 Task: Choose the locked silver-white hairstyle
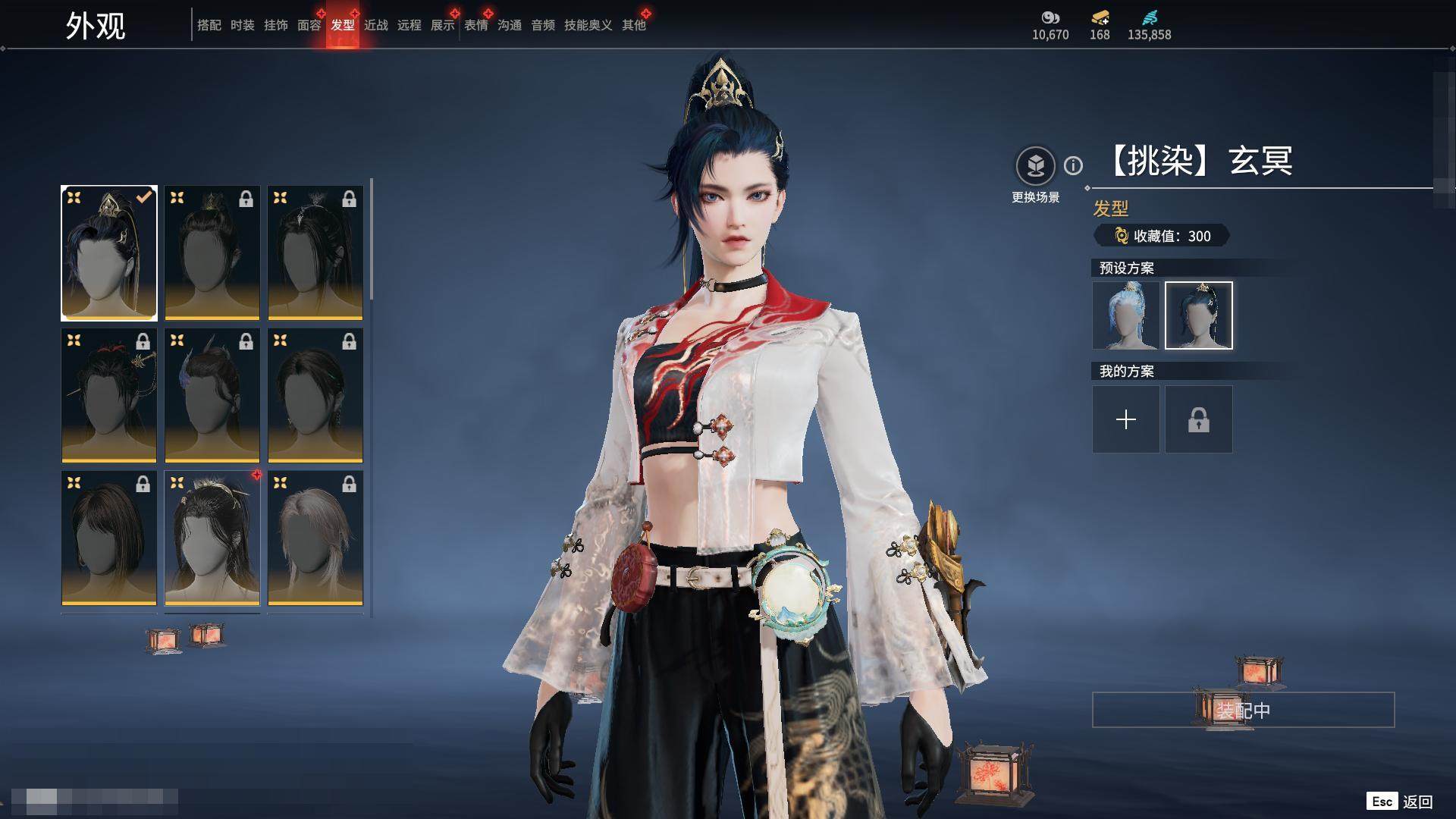pos(315,538)
